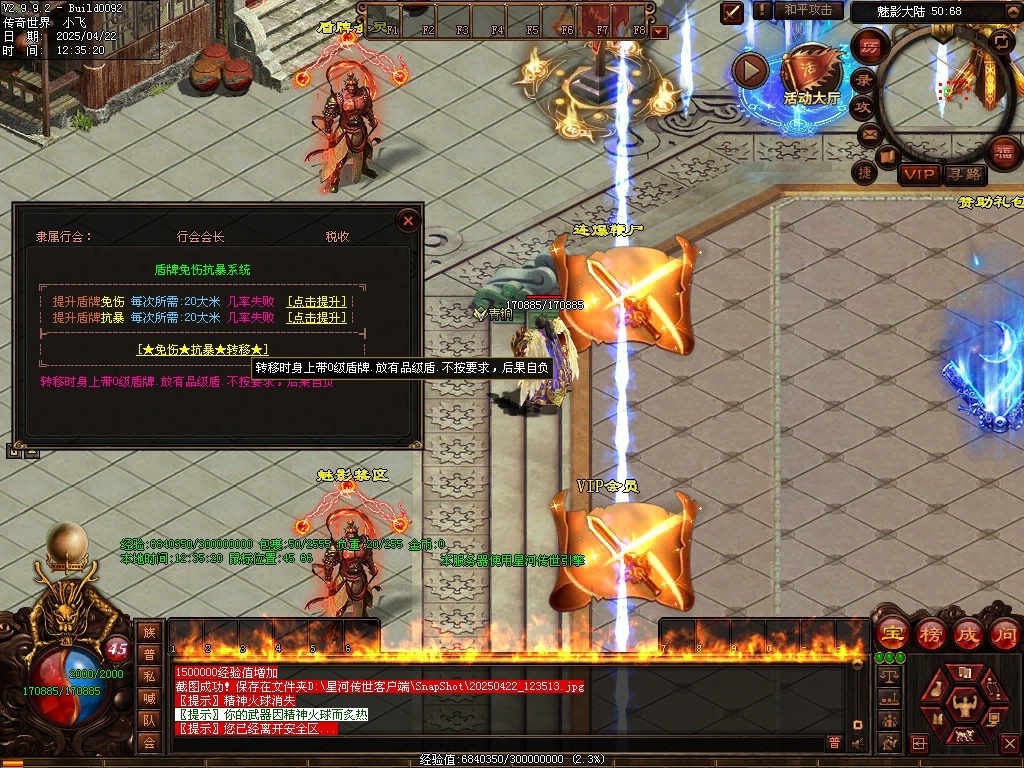
Task: Activate 寻路 pathfinding
Action: (965, 174)
